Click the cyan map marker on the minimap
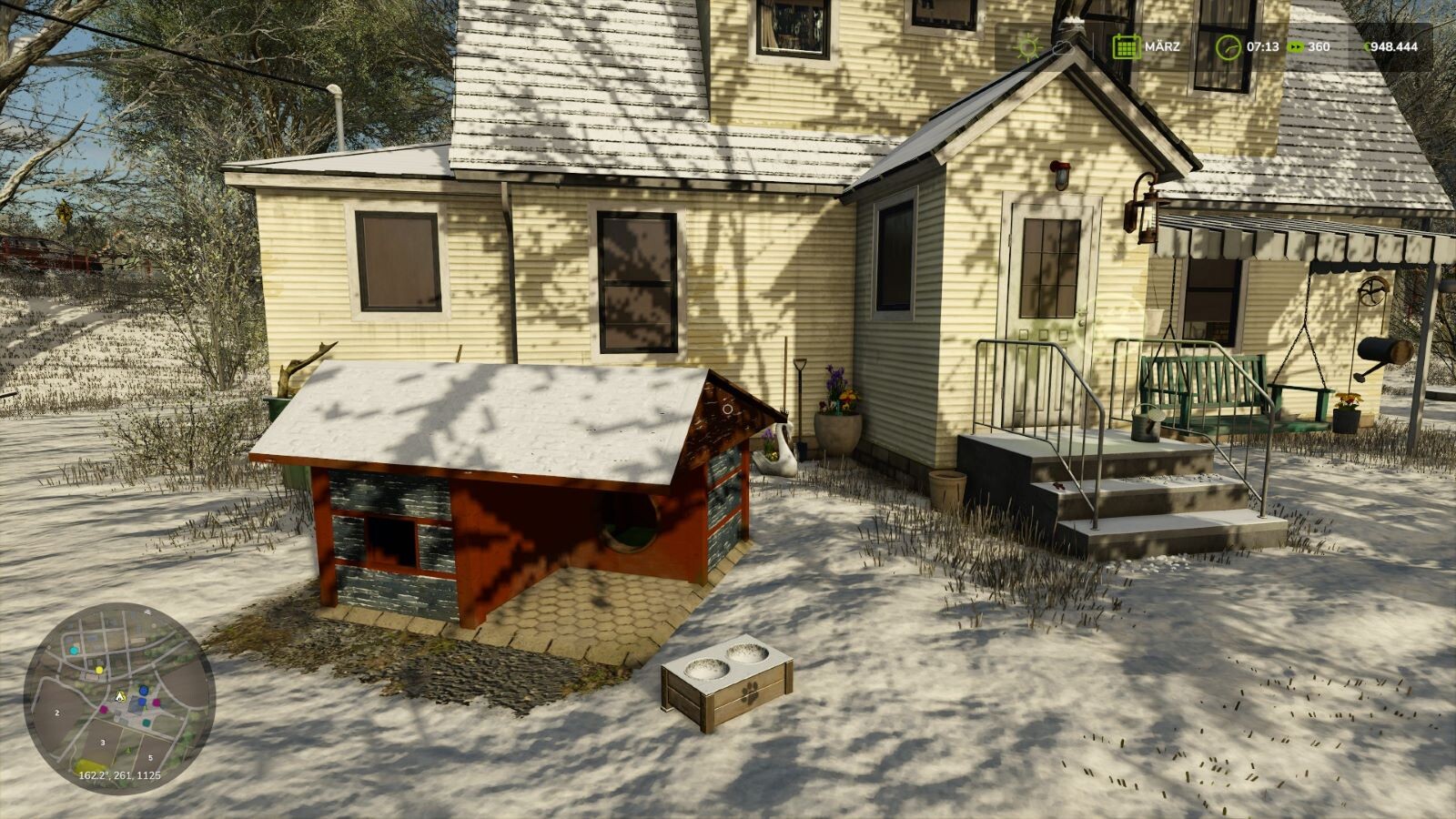Screen dimensions: 1456x819 click(74, 650)
